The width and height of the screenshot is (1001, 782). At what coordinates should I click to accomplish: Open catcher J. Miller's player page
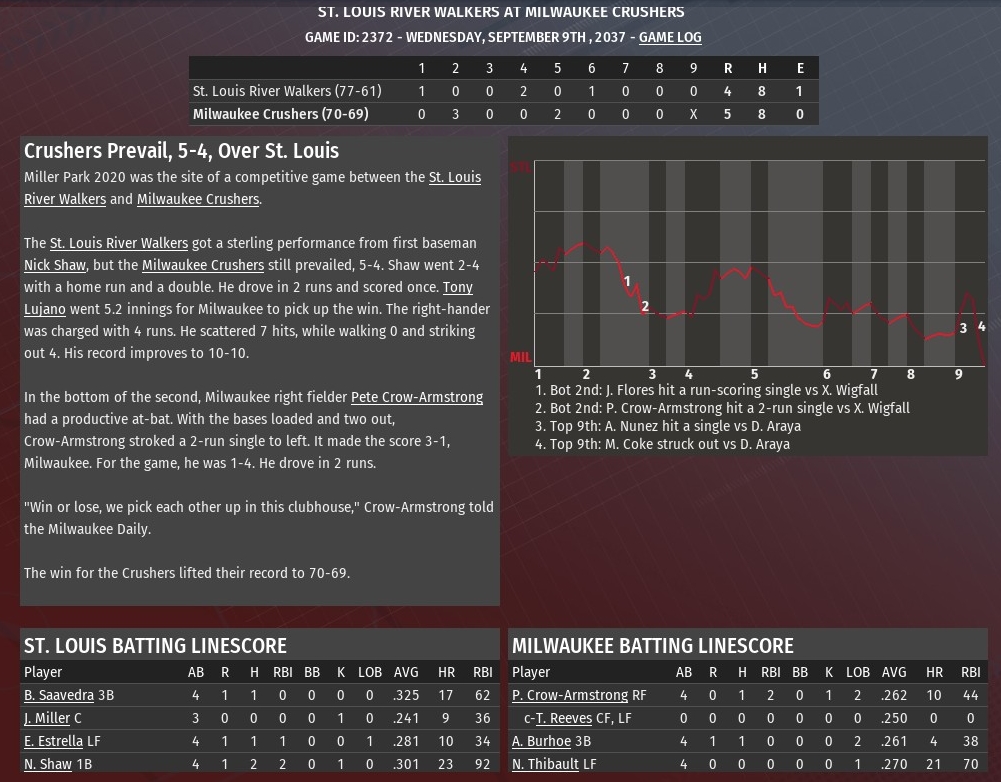coord(47,718)
